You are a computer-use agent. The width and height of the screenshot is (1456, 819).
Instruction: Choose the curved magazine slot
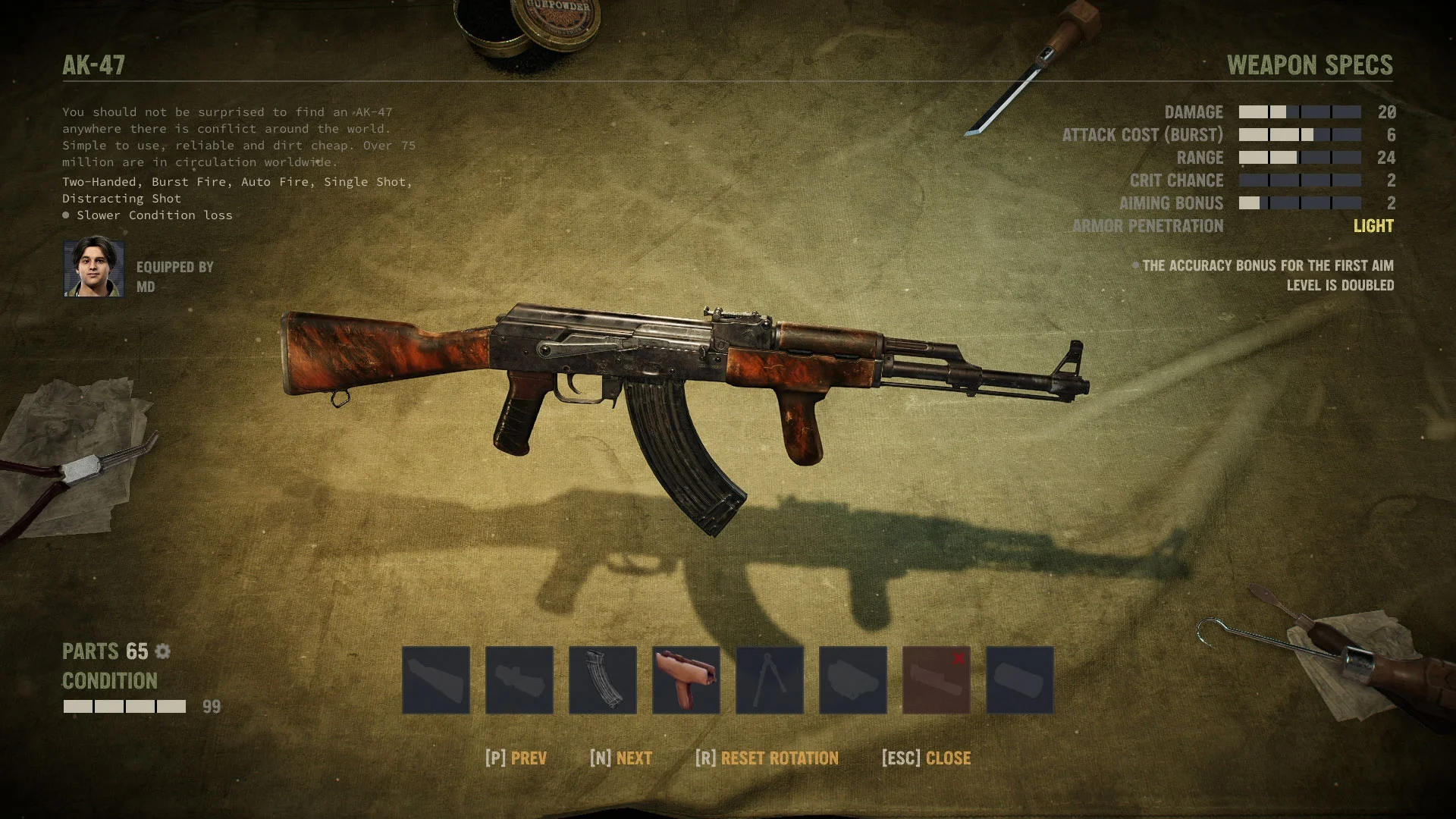pos(603,679)
